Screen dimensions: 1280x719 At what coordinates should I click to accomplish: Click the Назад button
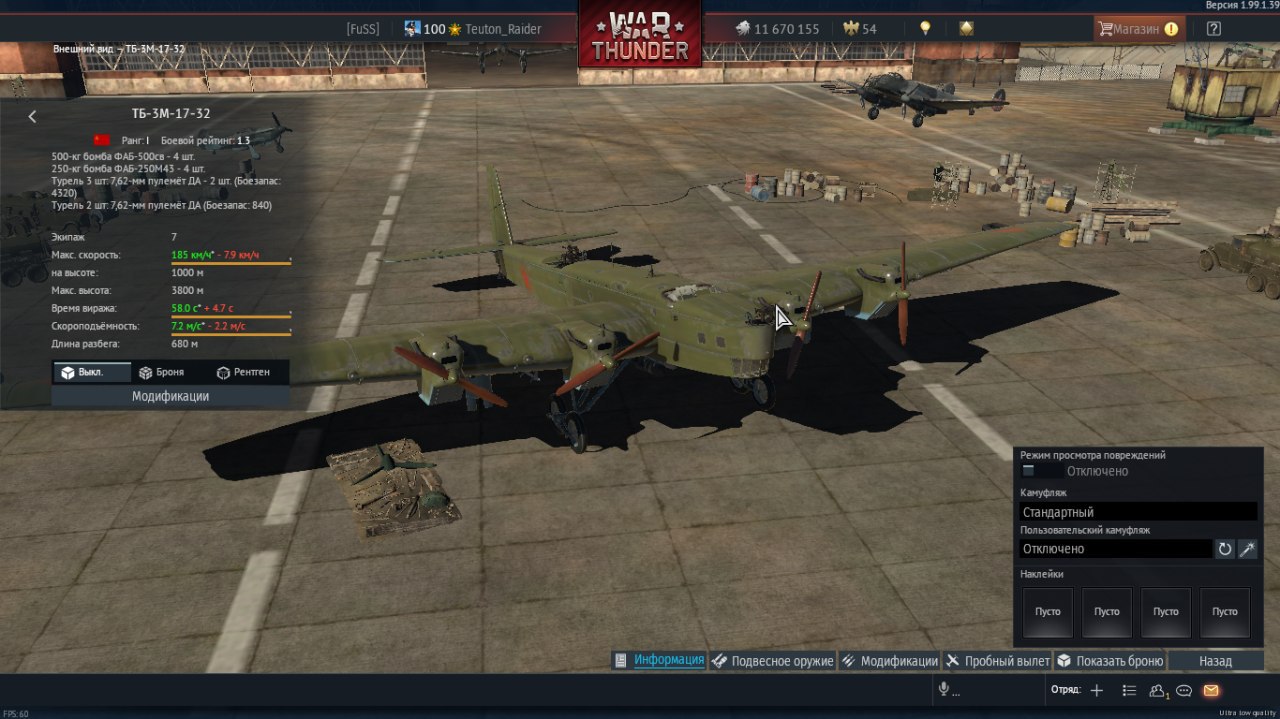pos(1215,661)
